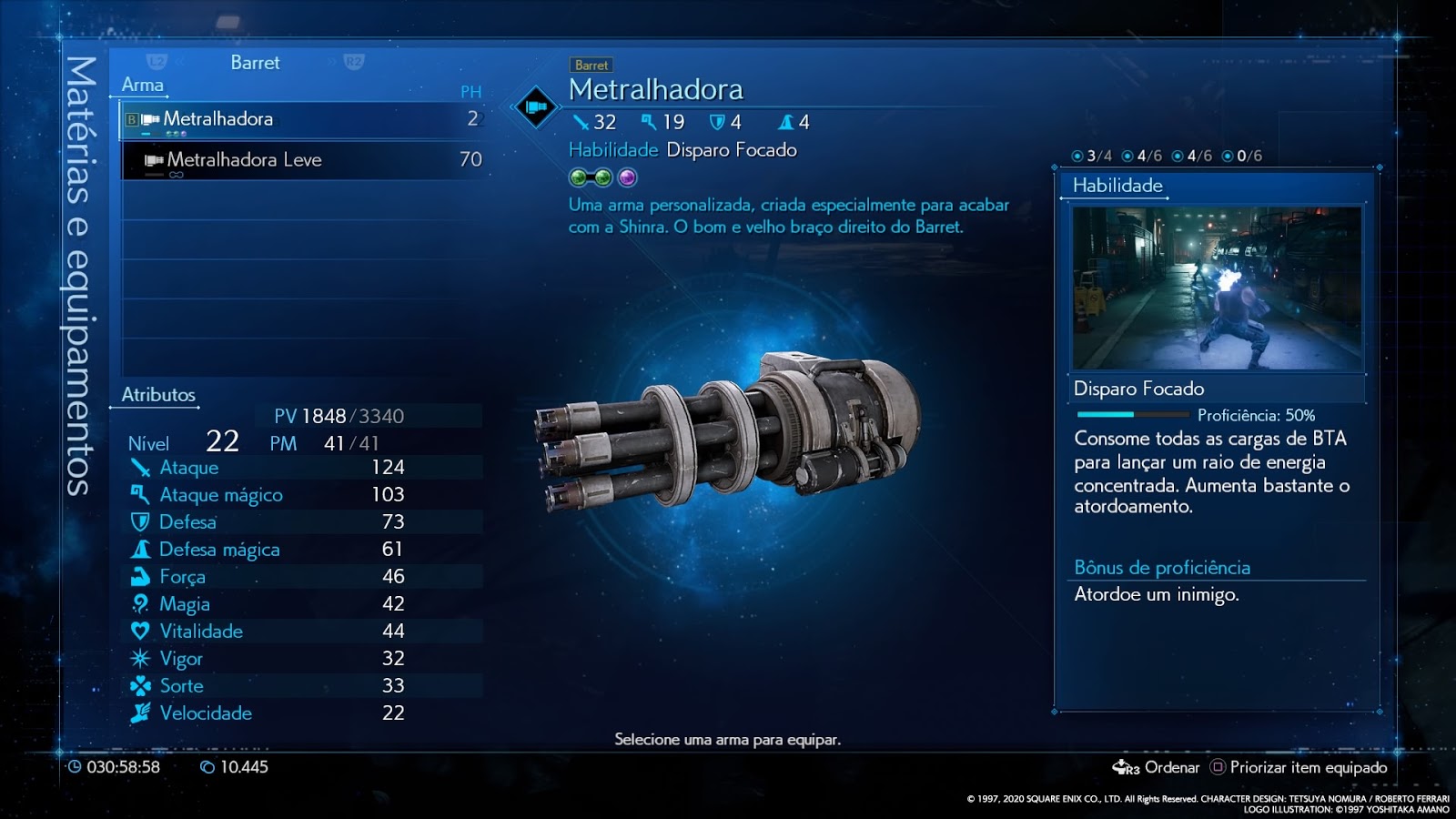Select the equipped Metralhadora weapon row
The image size is (1456, 819).
coord(302,119)
